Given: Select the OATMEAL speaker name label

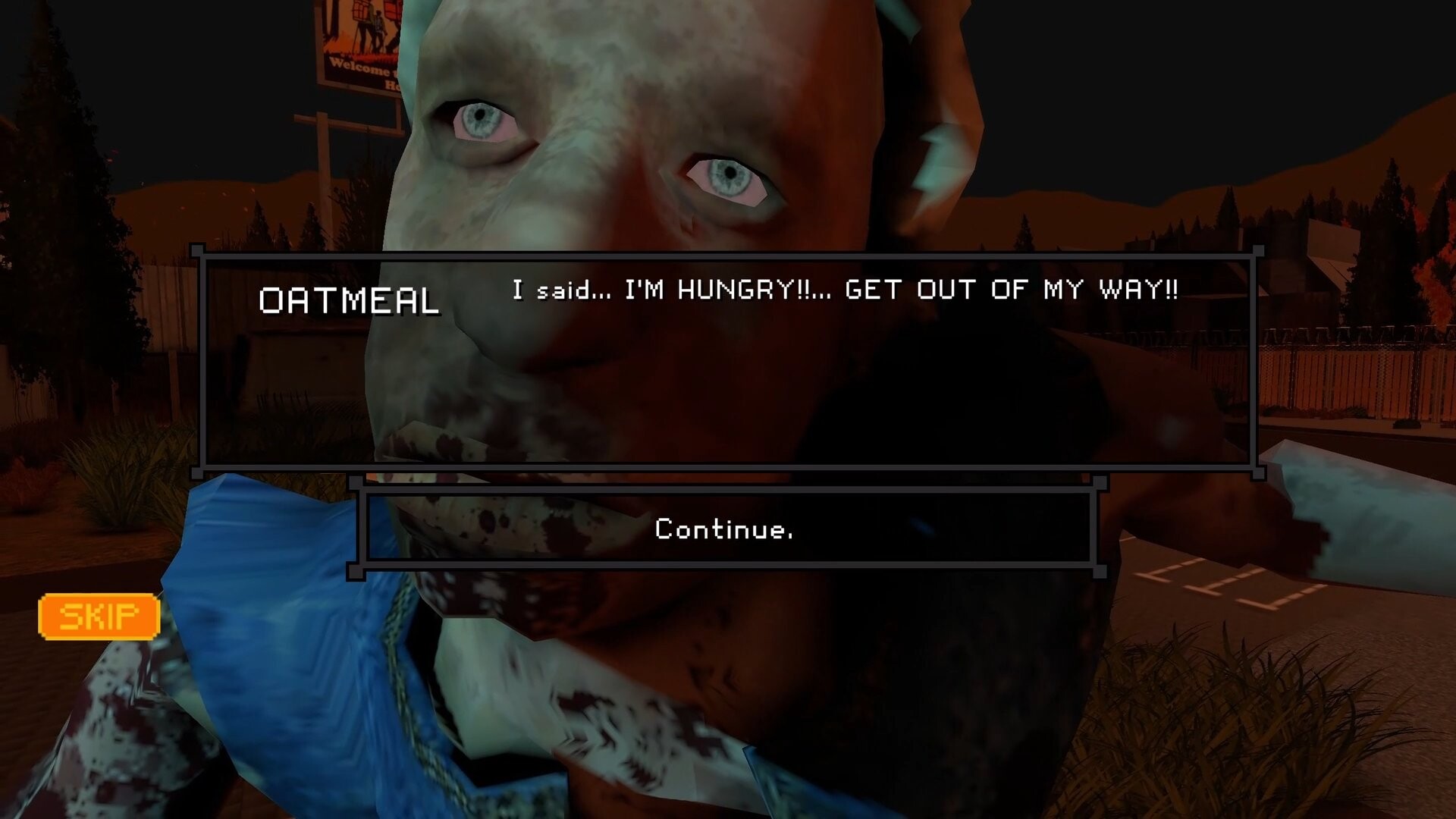Looking at the screenshot, I should click(x=350, y=301).
